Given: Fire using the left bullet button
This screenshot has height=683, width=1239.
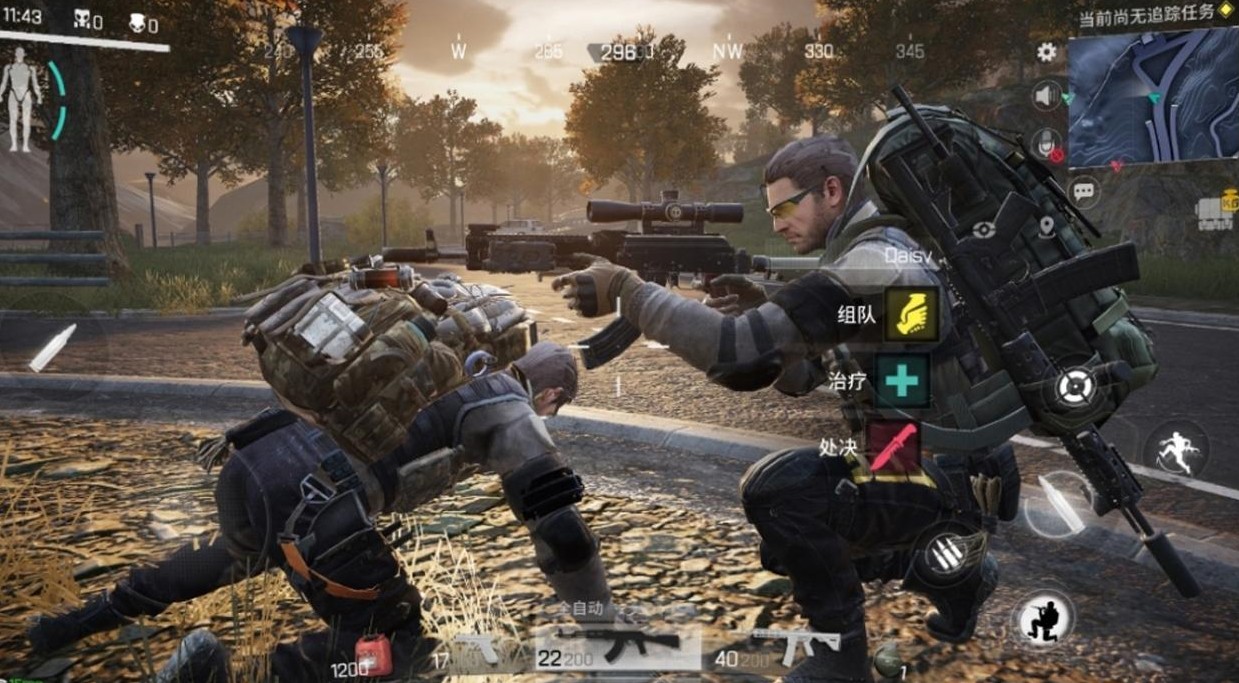Looking at the screenshot, I should click(x=52, y=348).
